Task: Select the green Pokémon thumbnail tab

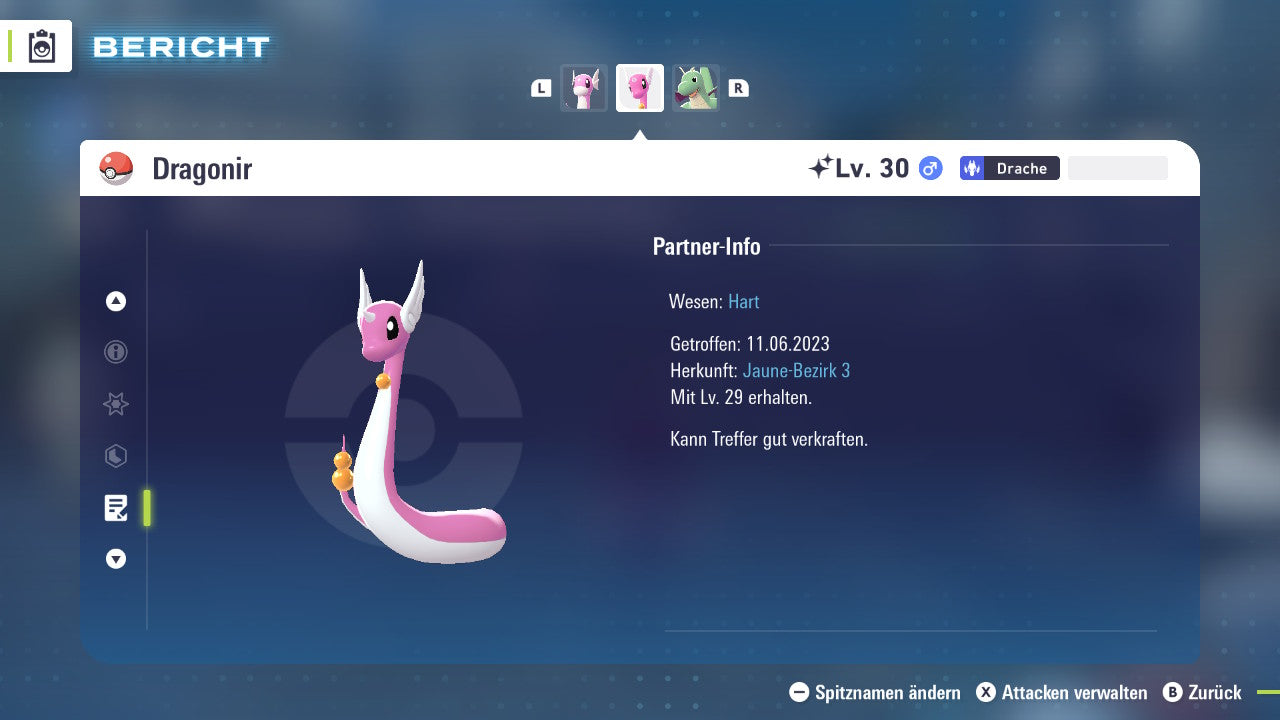Action: (x=696, y=88)
